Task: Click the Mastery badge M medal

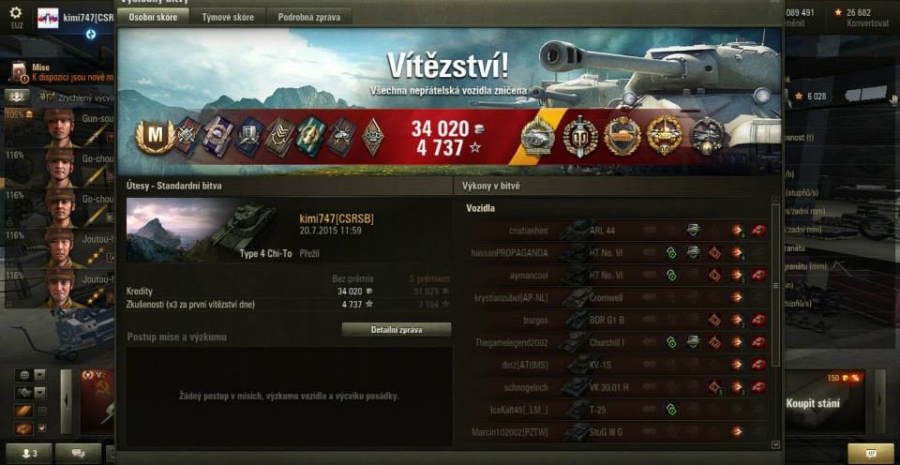Action: coord(155,137)
